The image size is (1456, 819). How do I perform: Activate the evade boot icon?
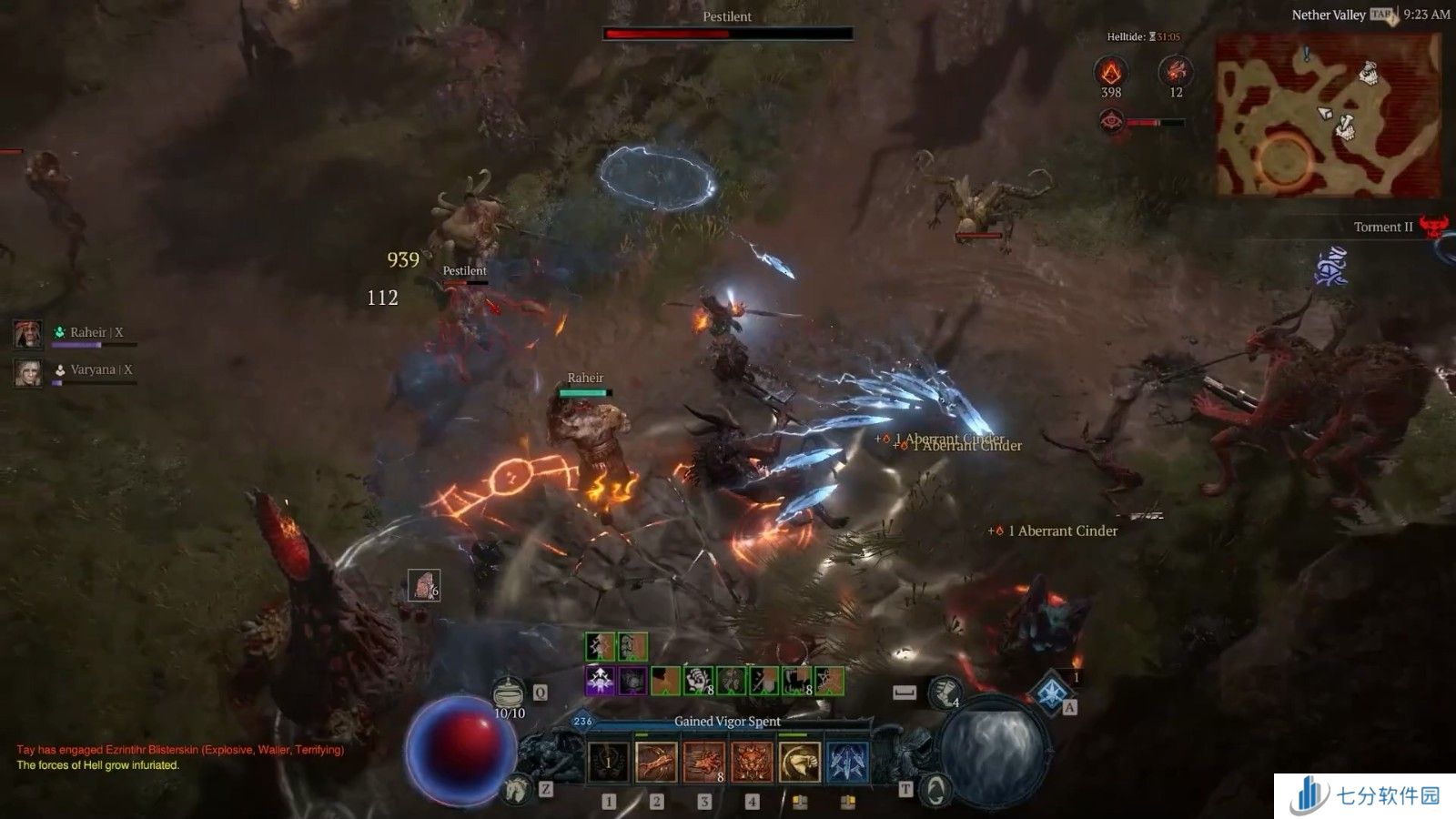tap(945, 693)
